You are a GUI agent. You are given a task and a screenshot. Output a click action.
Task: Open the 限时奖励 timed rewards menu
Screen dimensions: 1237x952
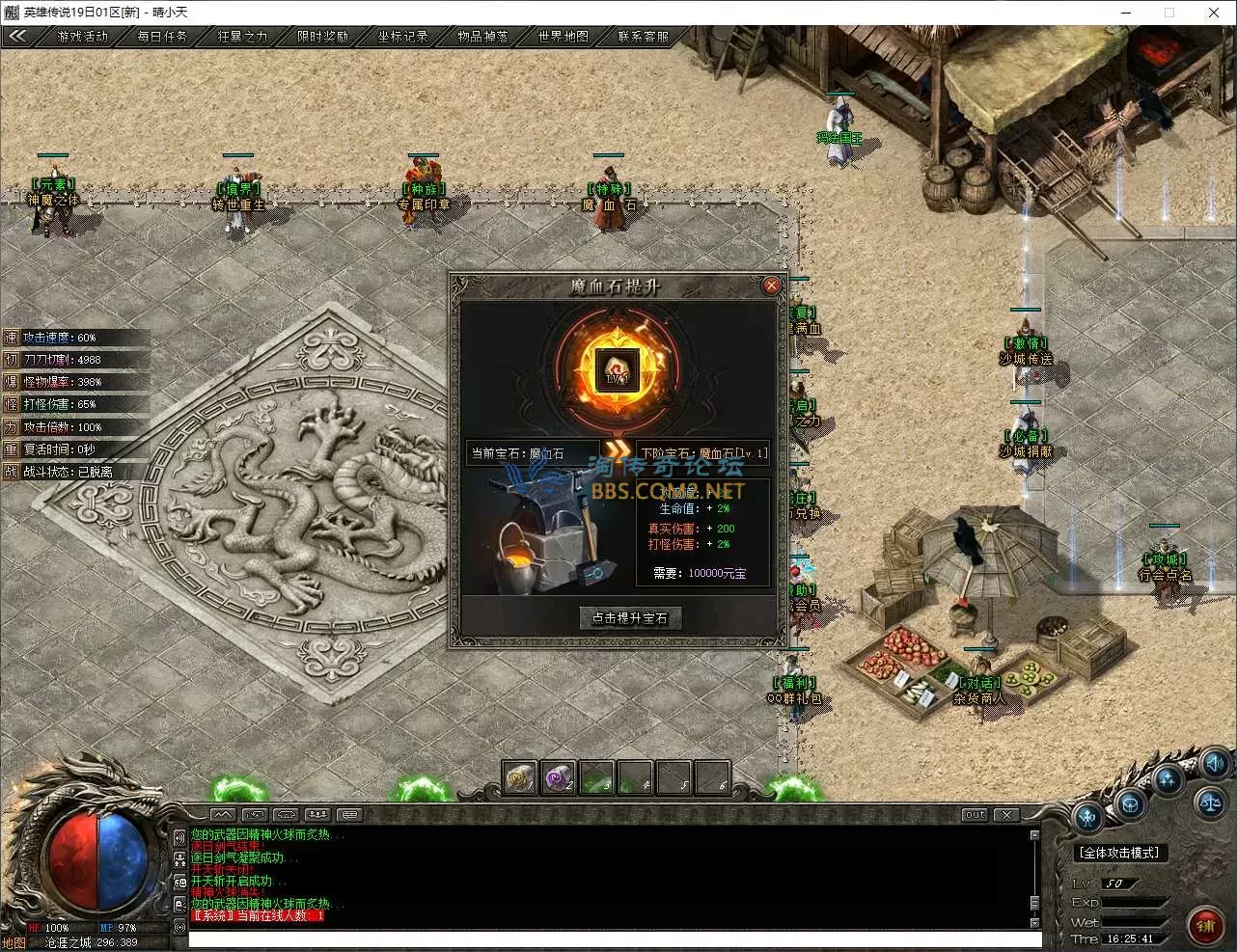pos(322,37)
